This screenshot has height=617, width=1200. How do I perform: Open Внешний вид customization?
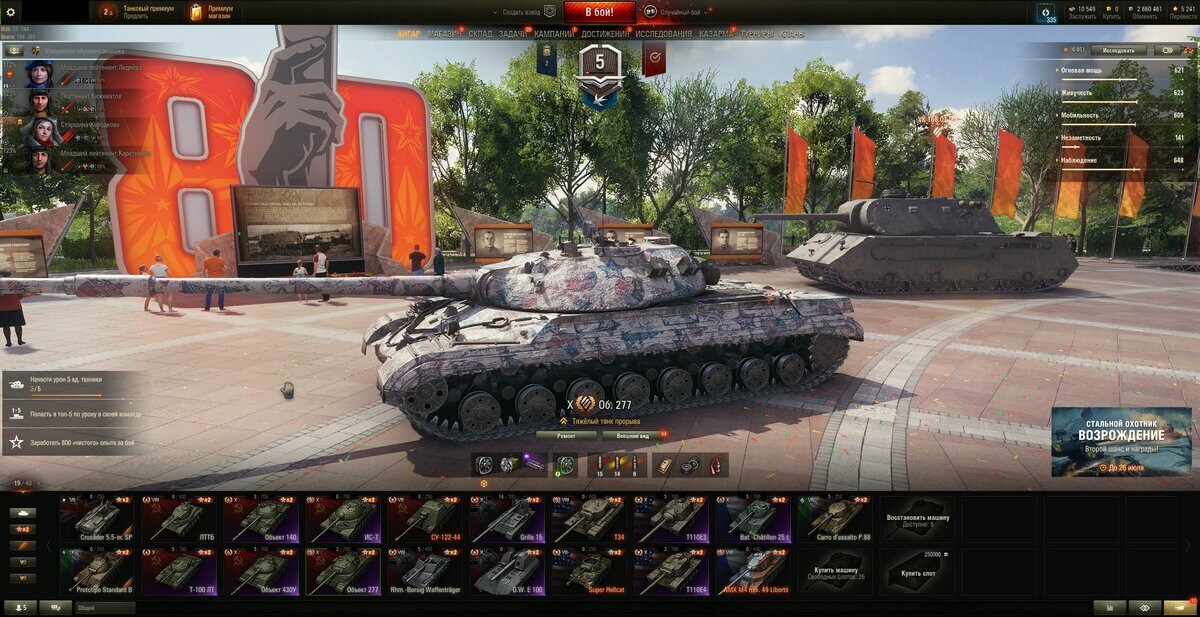click(x=632, y=435)
